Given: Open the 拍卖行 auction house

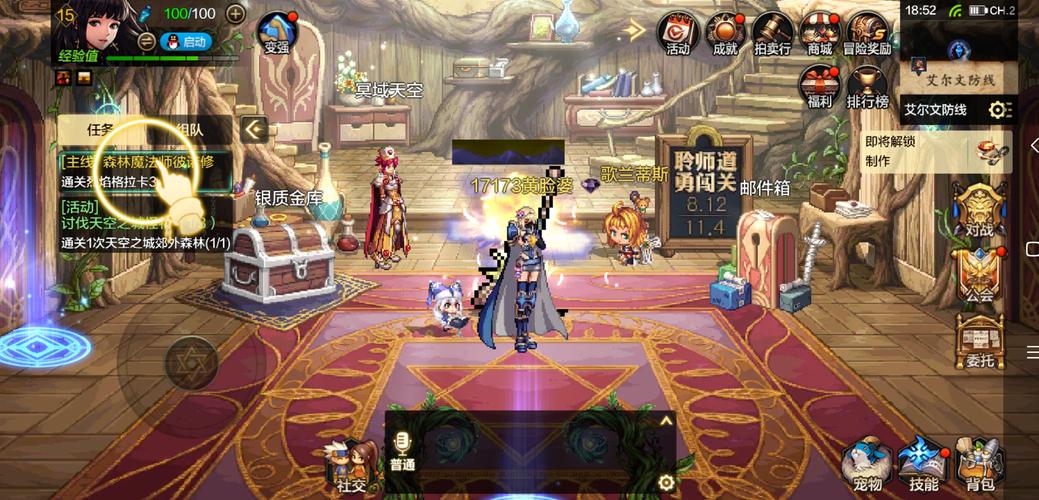Looking at the screenshot, I should click(772, 32).
